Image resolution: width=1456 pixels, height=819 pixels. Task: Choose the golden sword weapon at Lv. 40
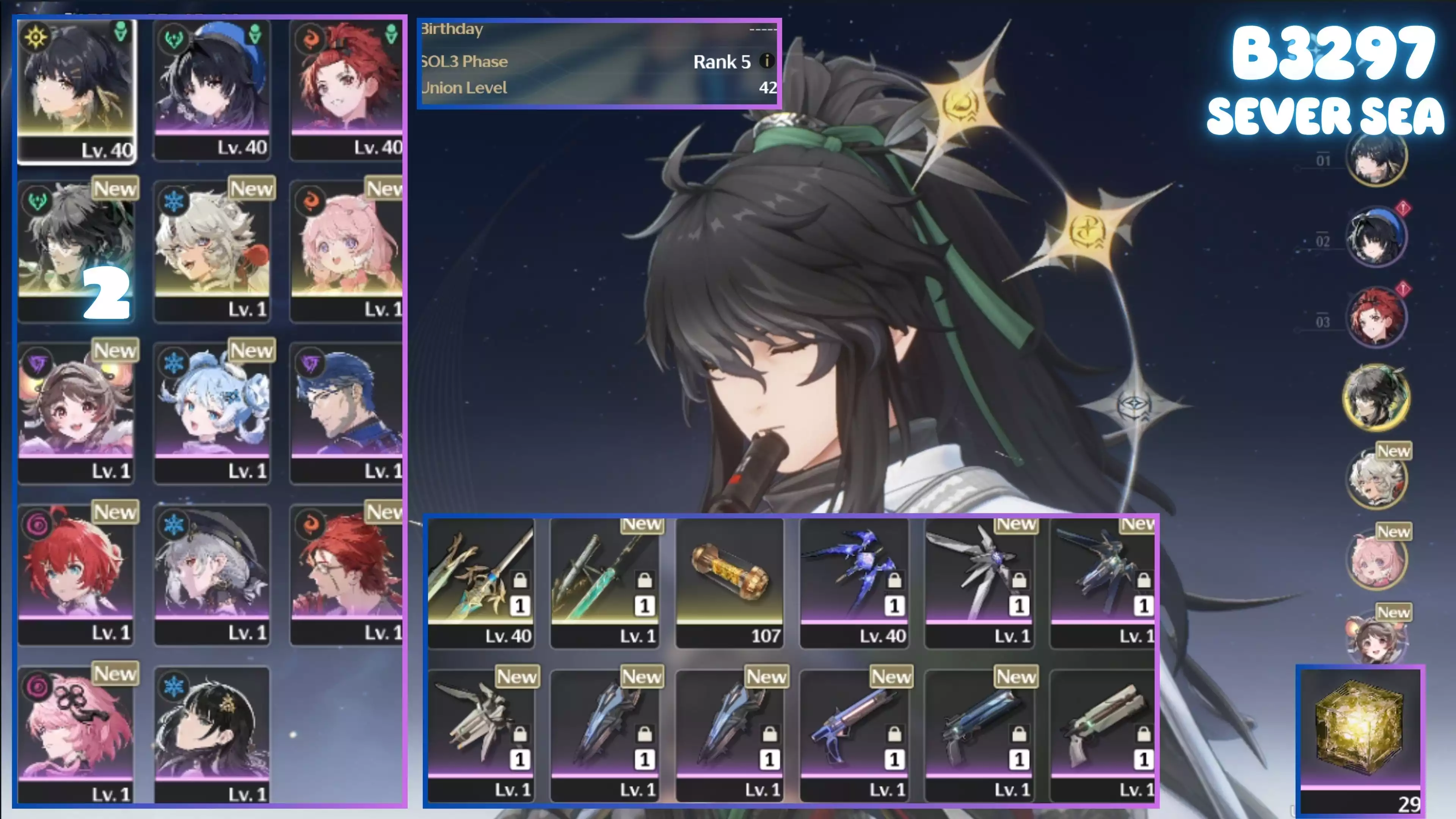(x=480, y=582)
